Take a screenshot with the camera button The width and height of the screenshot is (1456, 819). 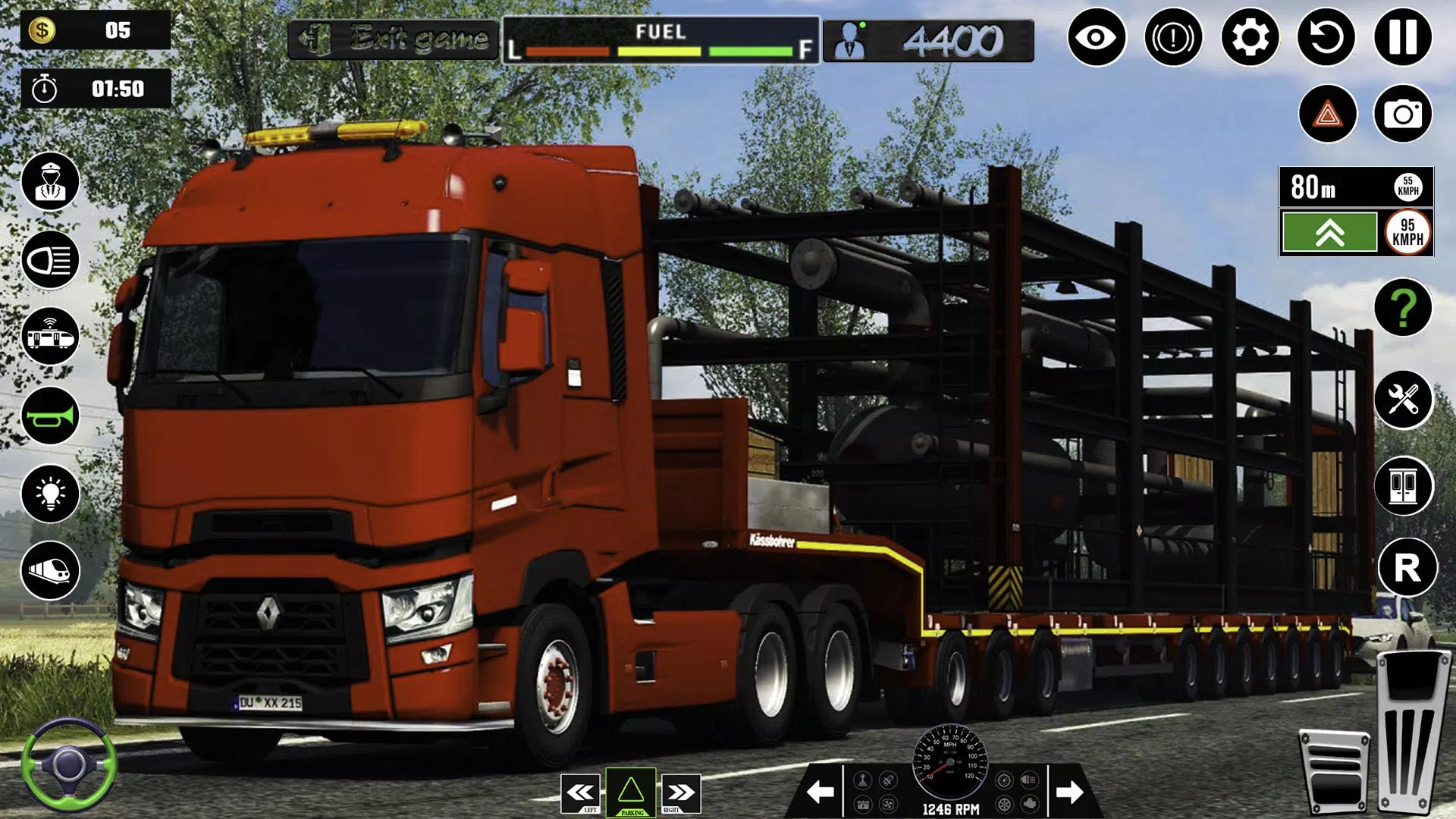(x=1403, y=114)
